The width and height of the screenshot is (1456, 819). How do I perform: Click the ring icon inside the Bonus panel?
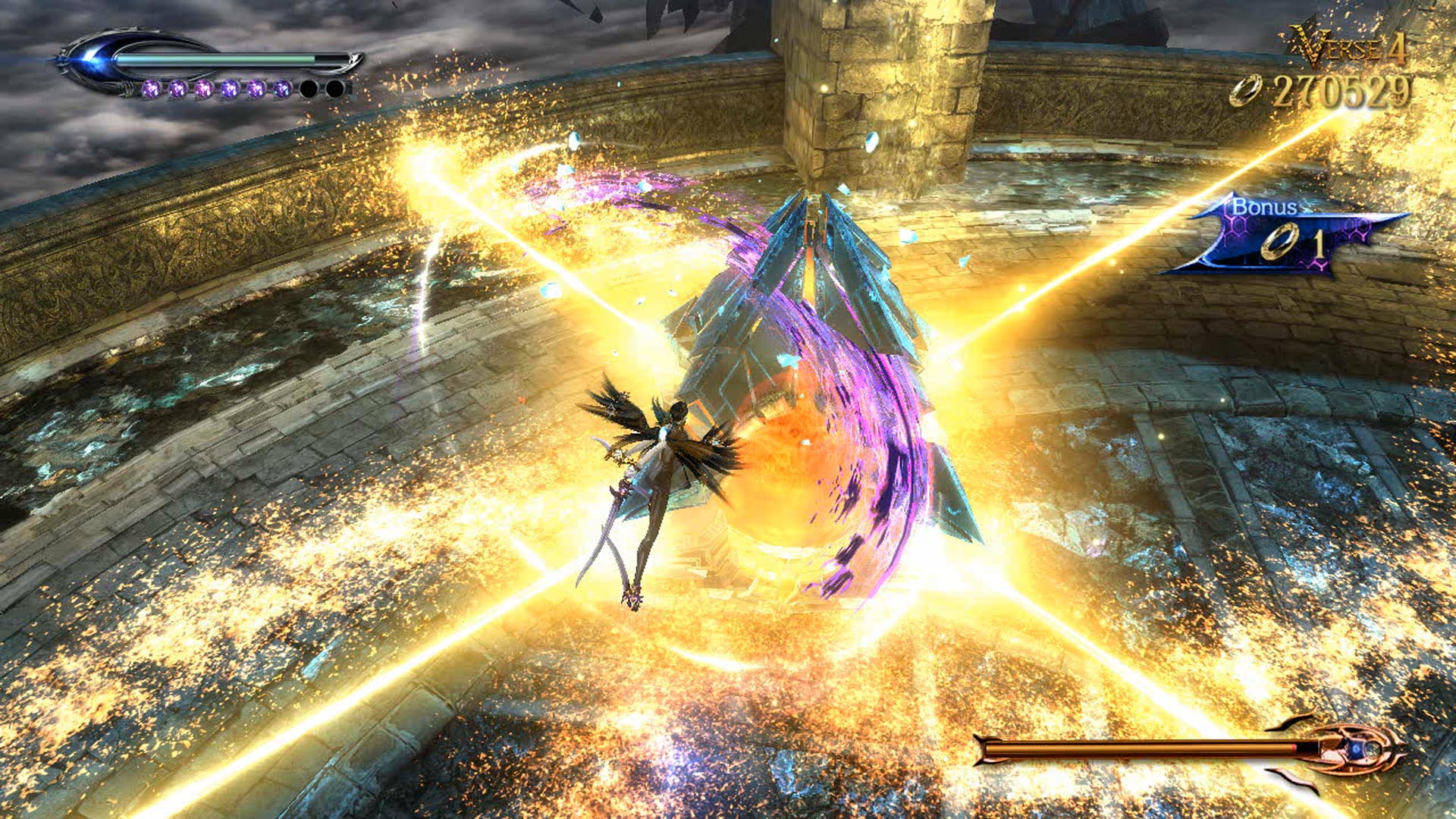pyautogui.click(x=1281, y=241)
